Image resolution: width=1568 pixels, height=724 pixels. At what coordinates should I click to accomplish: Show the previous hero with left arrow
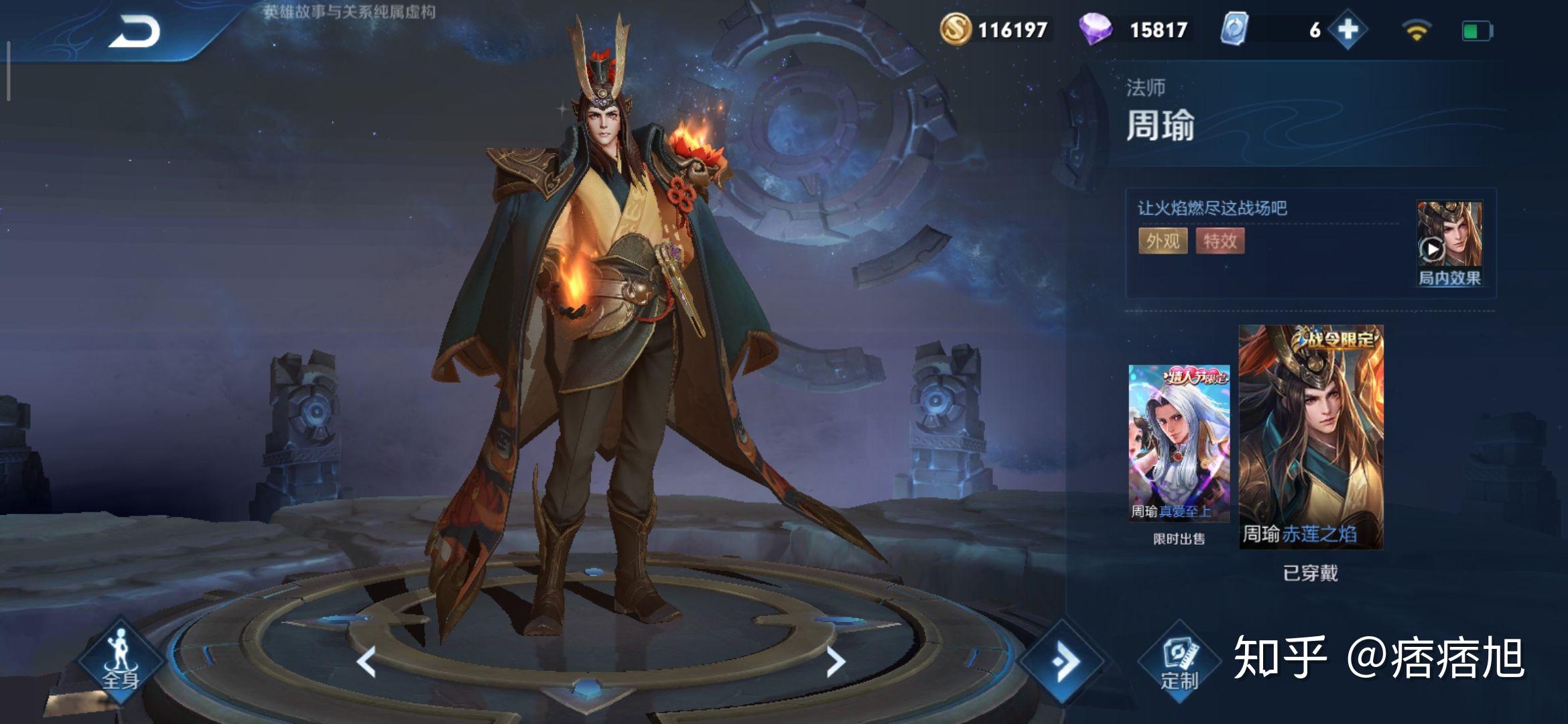[367, 662]
